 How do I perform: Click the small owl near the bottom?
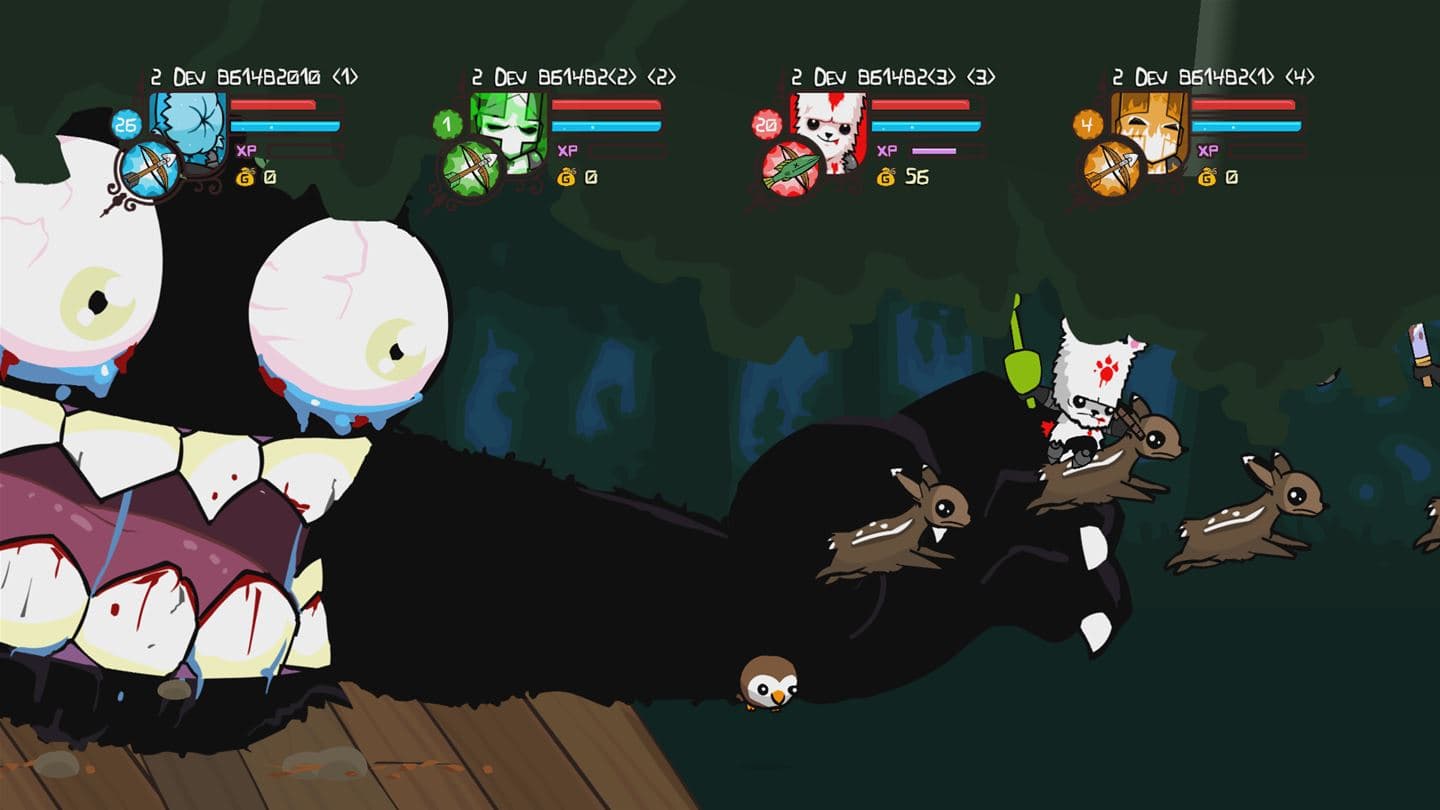[767, 678]
